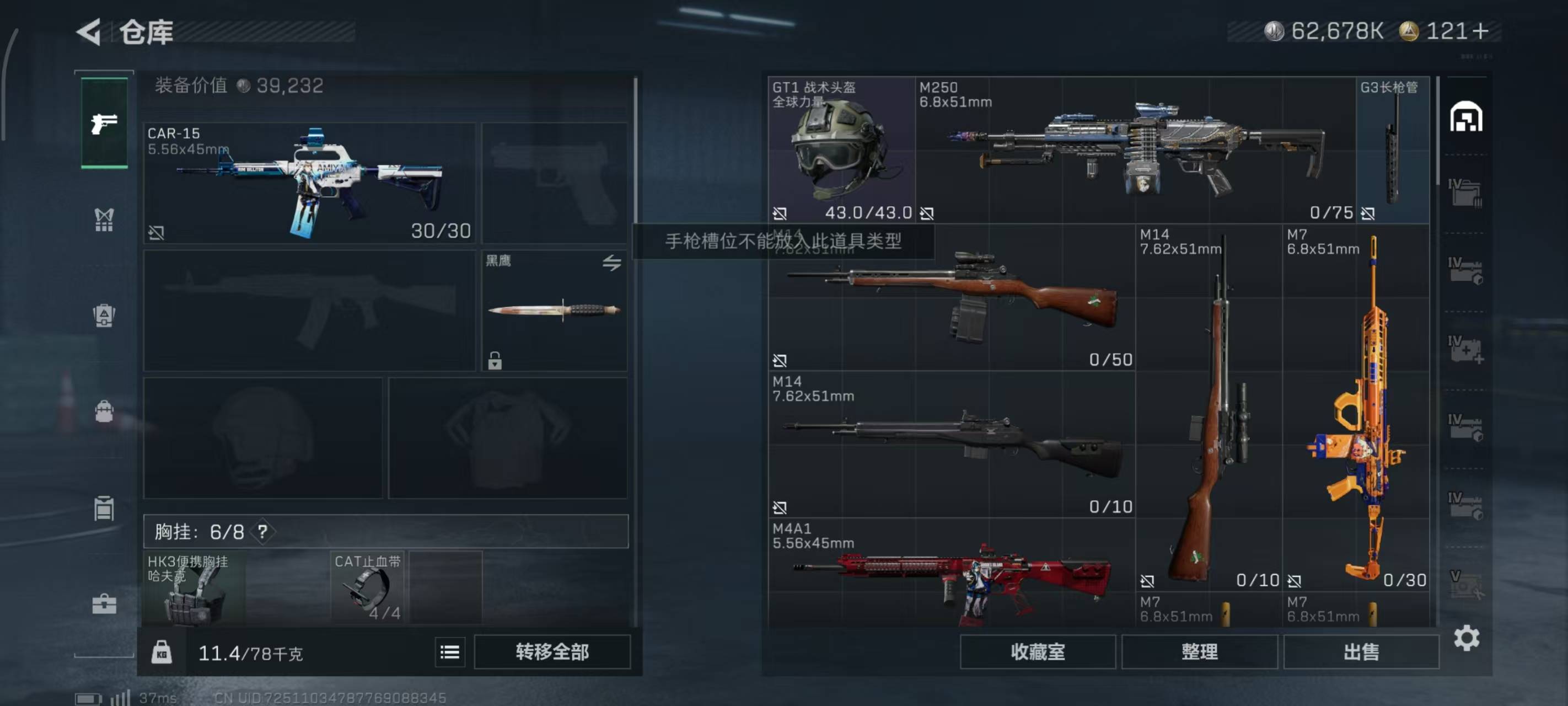The width and height of the screenshot is (1568, 706).
Task: Click the 转移全部 button
Action: point(551,652)
